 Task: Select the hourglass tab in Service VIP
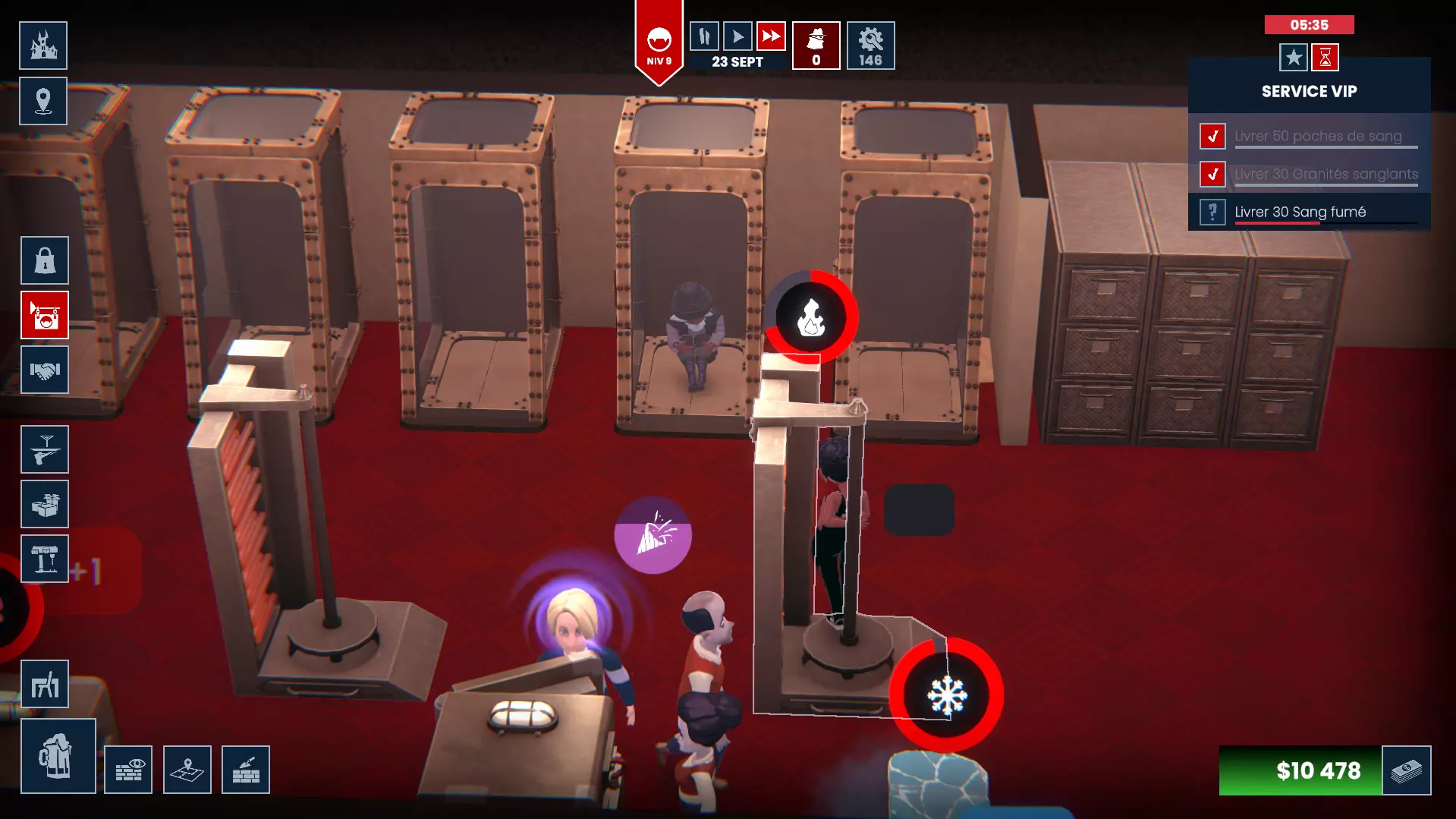1325,58
